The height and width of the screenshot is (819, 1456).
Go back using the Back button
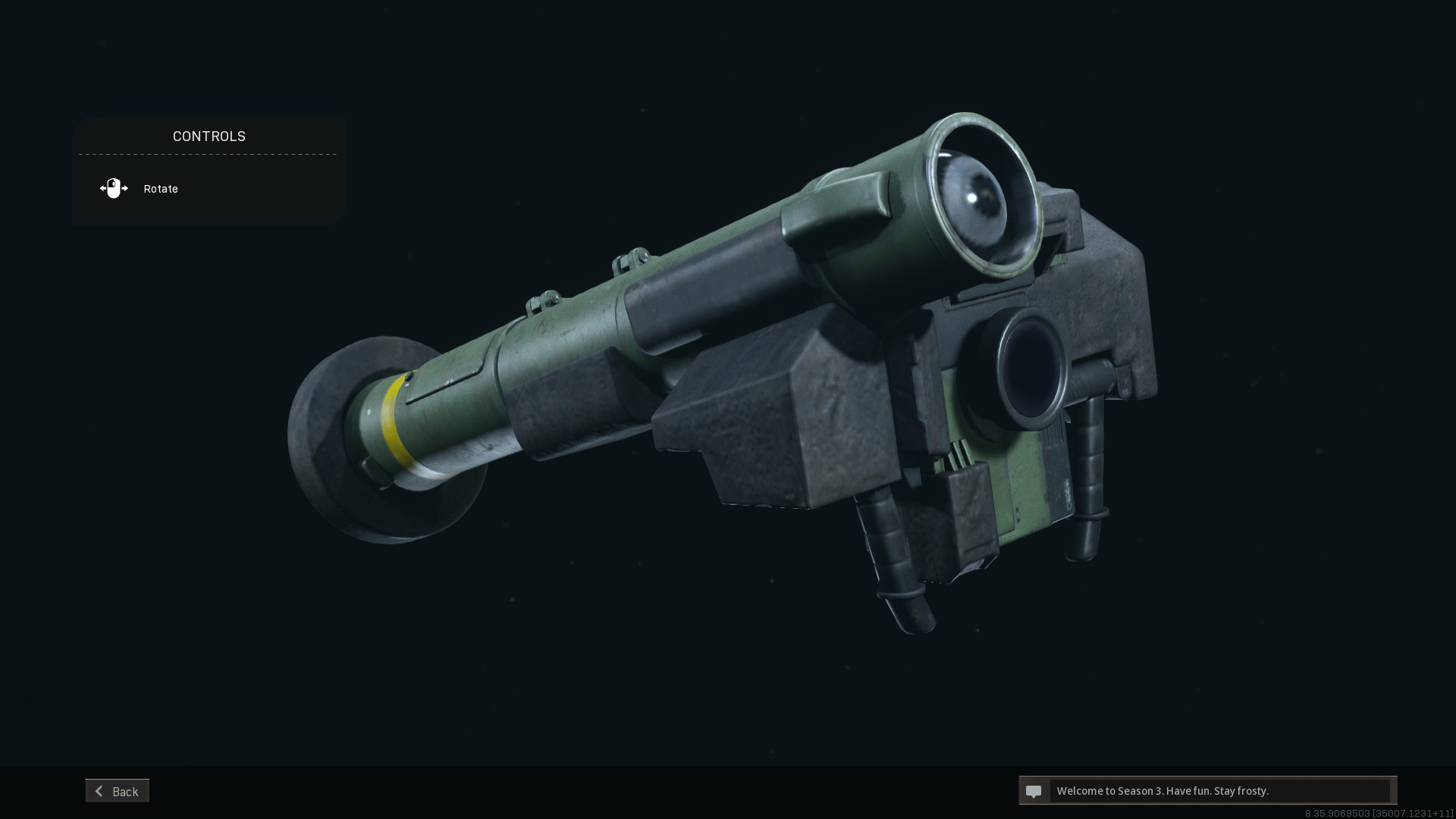click(118, 791)
